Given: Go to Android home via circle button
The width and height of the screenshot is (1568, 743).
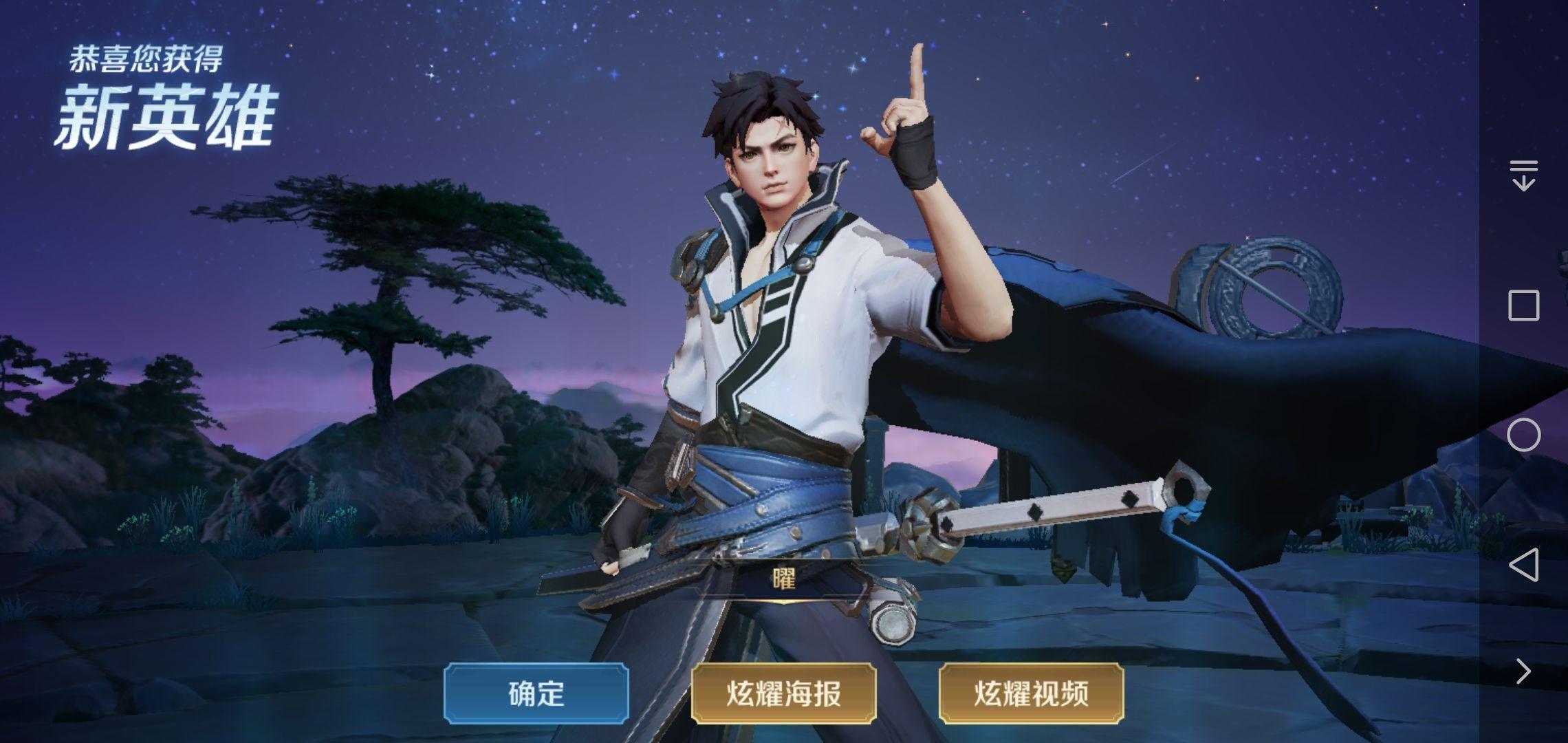Looking at the screenshot, I should click(x=1523, y=435).
